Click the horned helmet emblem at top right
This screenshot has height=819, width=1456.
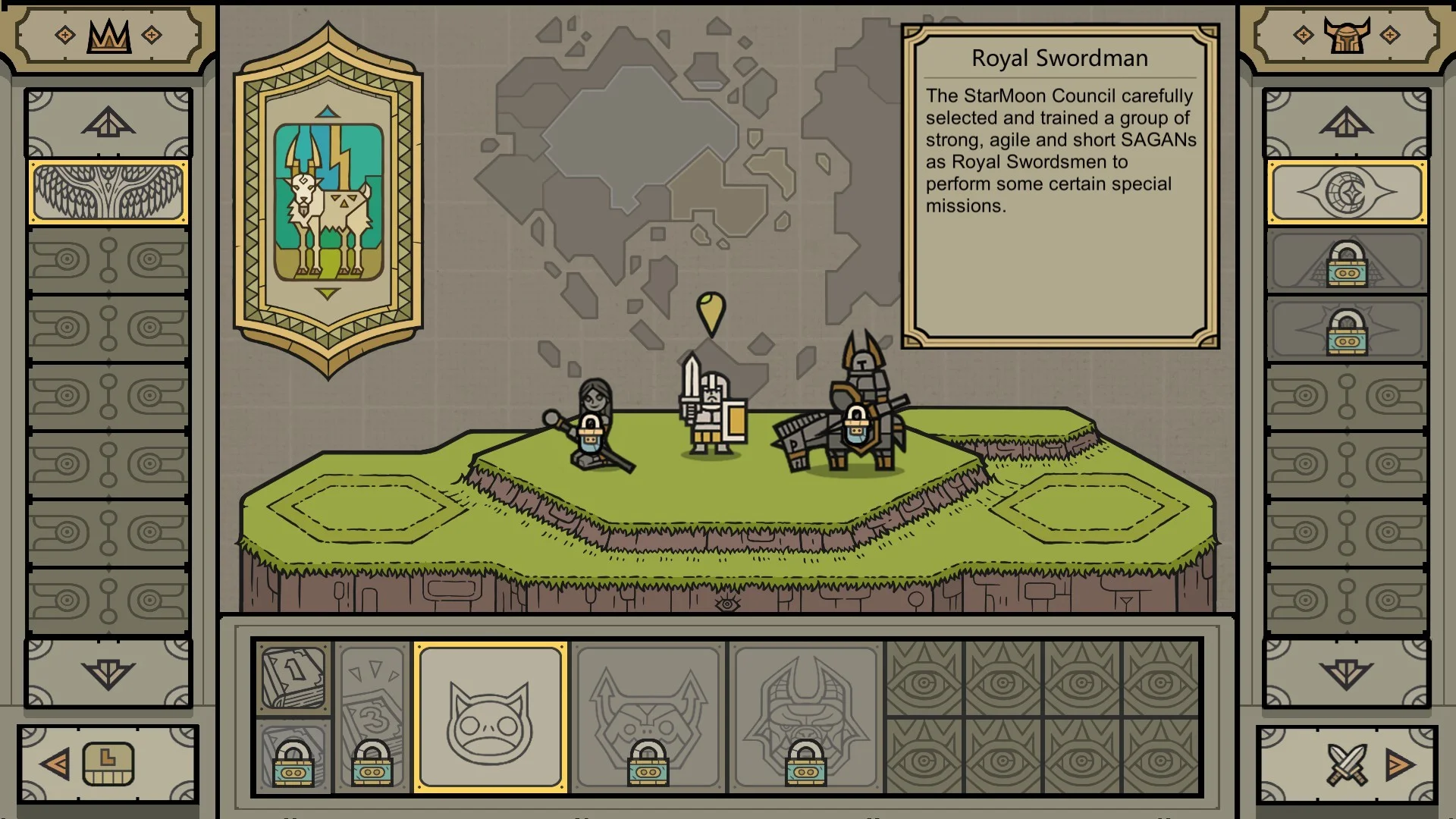tap(1347, 35)
